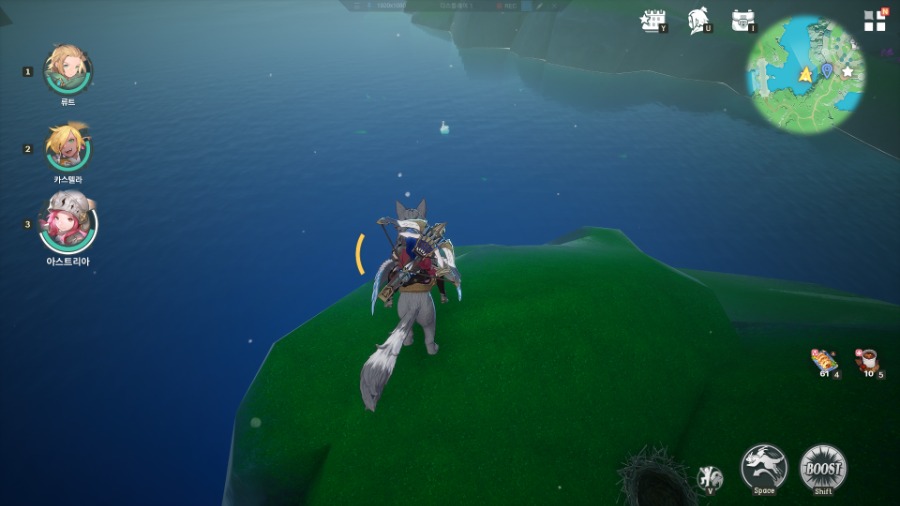Click the white star marker on minimap

click(848, 71)
